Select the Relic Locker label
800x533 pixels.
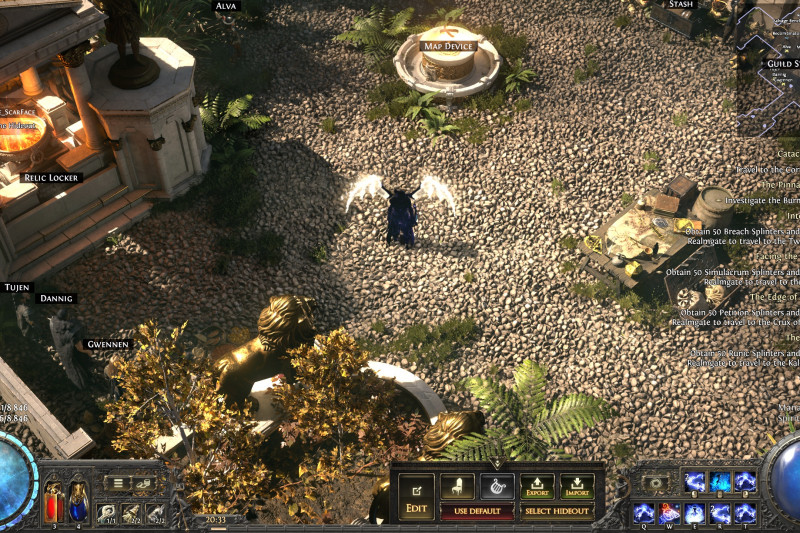[52, 177]
